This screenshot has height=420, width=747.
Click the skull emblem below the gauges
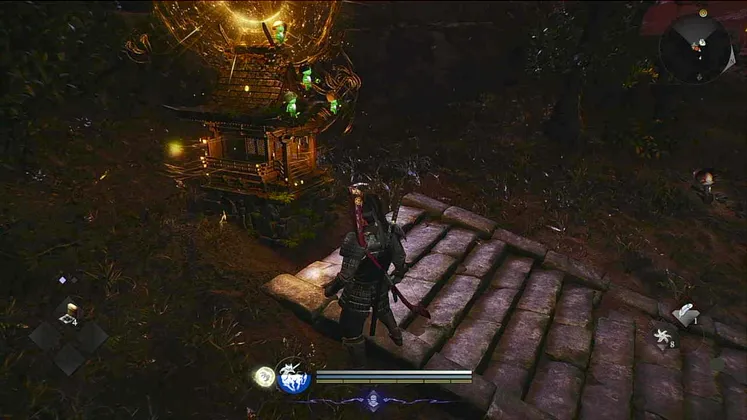pos(372,399)
